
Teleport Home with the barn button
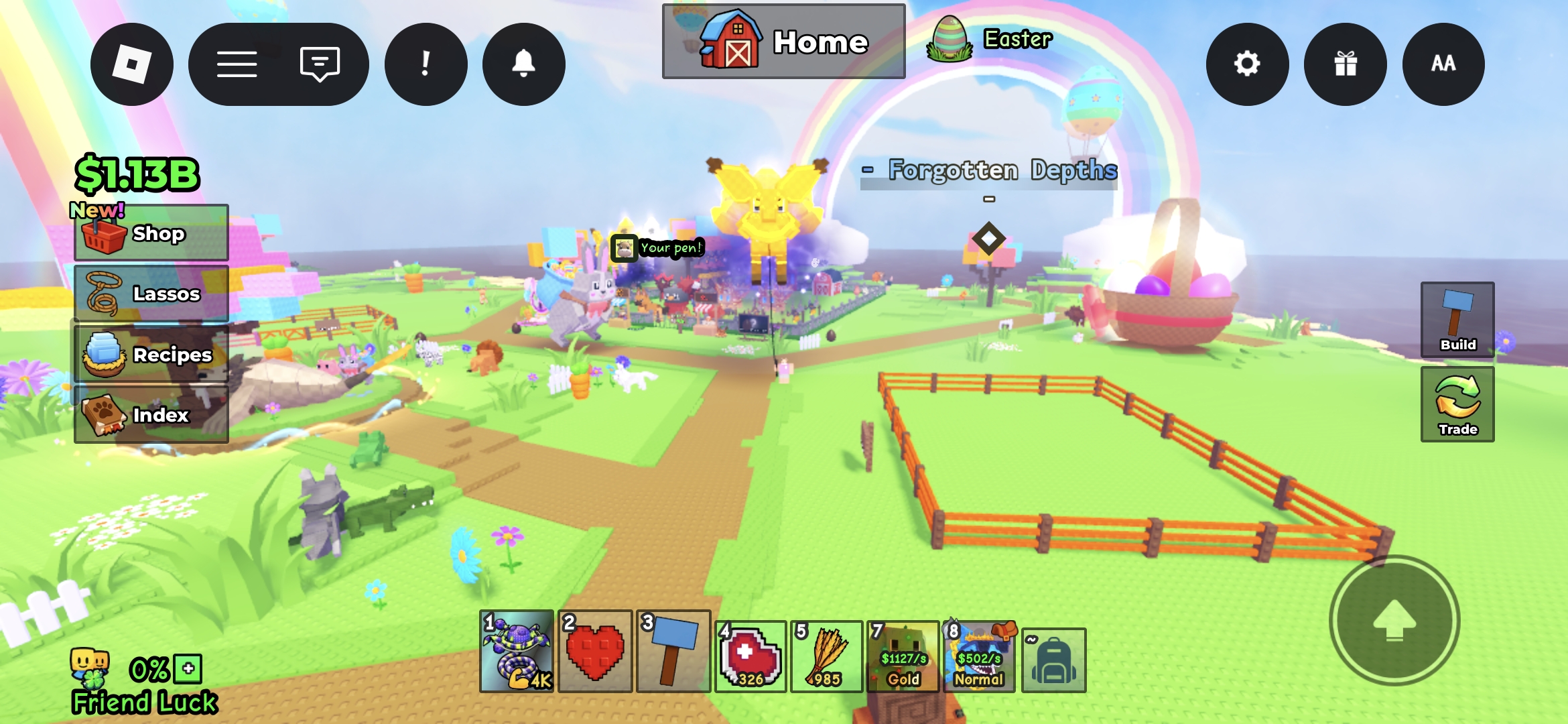(x=783, y=42)
